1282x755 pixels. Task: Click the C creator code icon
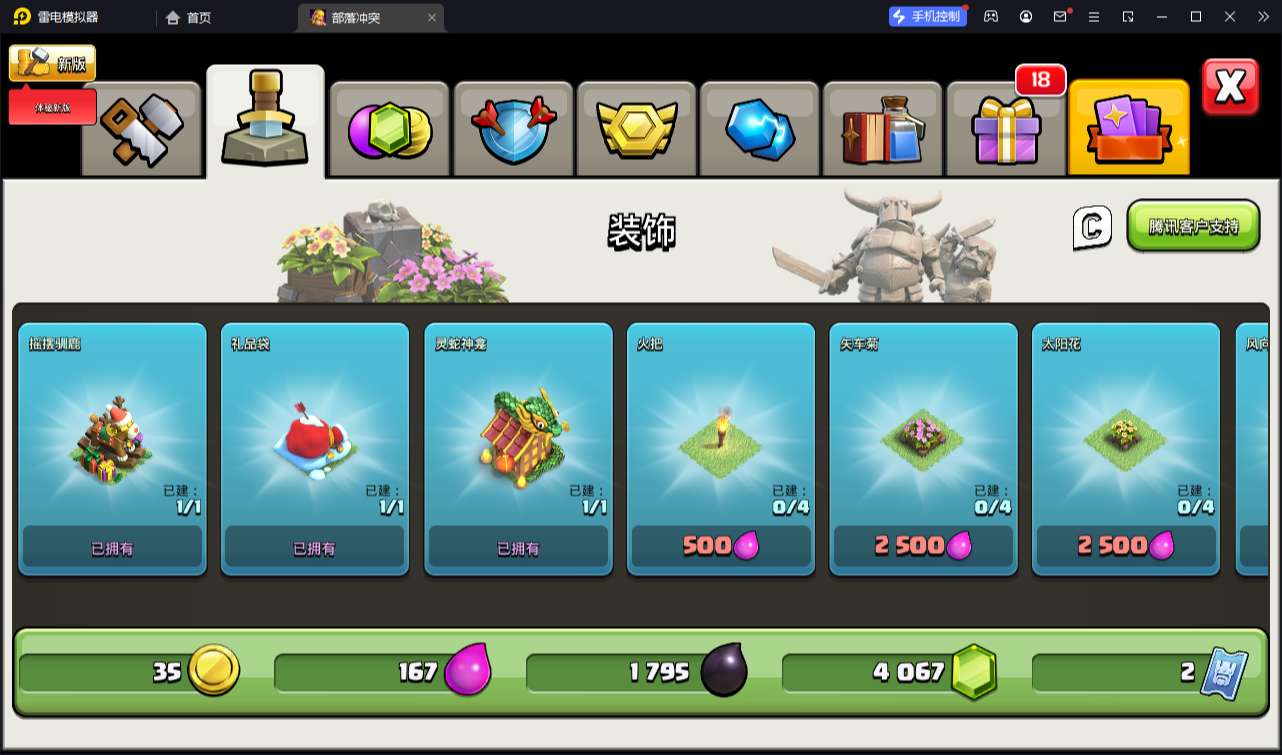point(1092,227)
